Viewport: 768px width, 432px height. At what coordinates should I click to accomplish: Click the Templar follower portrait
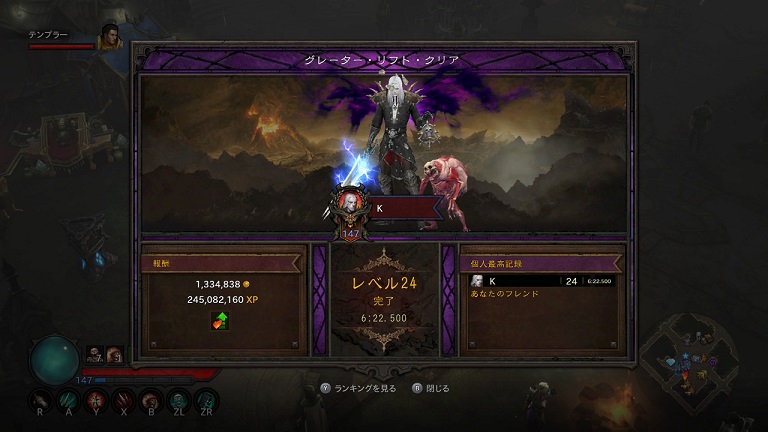coord(109,37)
